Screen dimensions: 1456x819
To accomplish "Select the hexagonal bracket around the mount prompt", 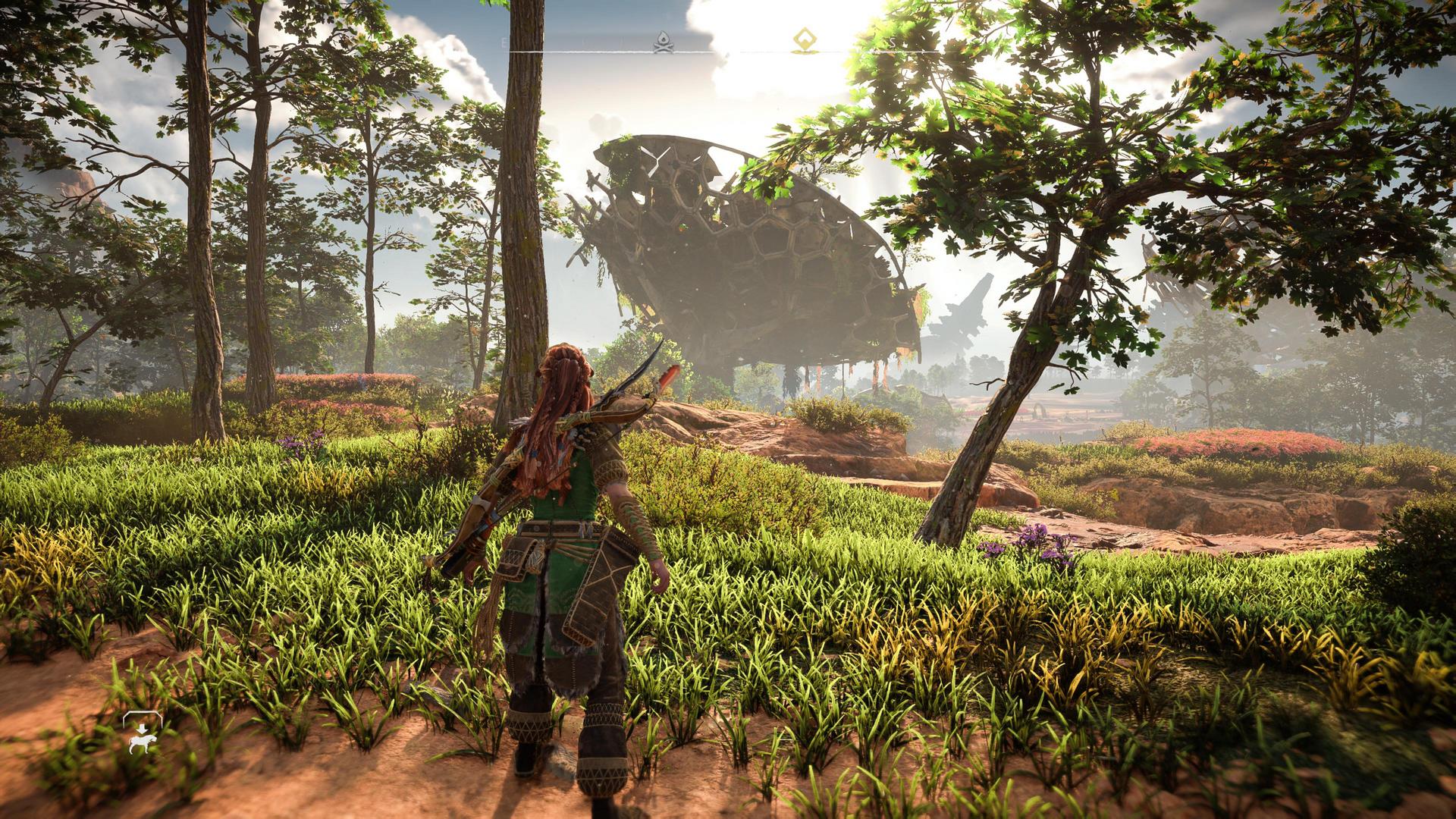I will [x=143, y=714].
